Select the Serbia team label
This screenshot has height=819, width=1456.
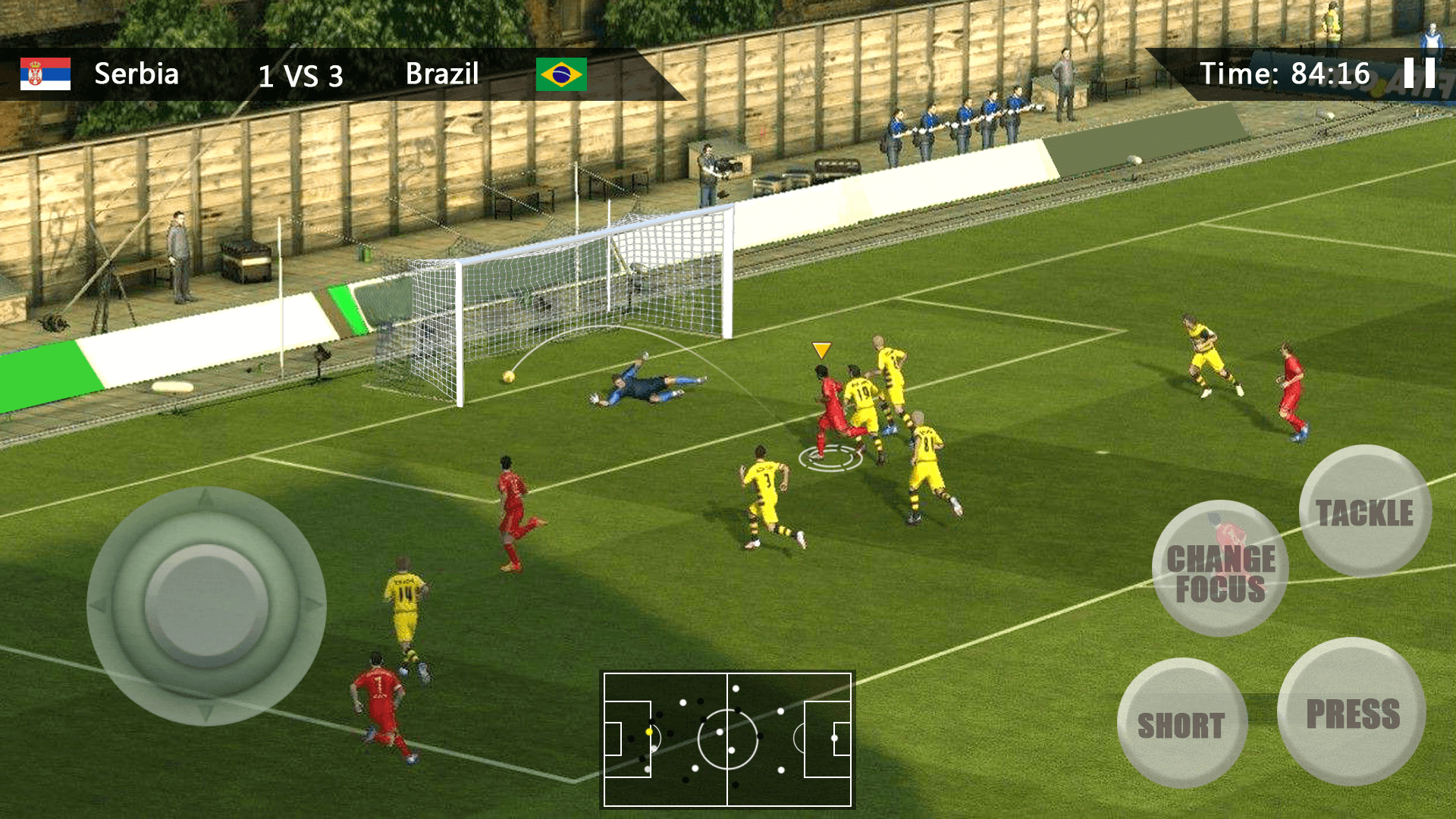[136, 74]
